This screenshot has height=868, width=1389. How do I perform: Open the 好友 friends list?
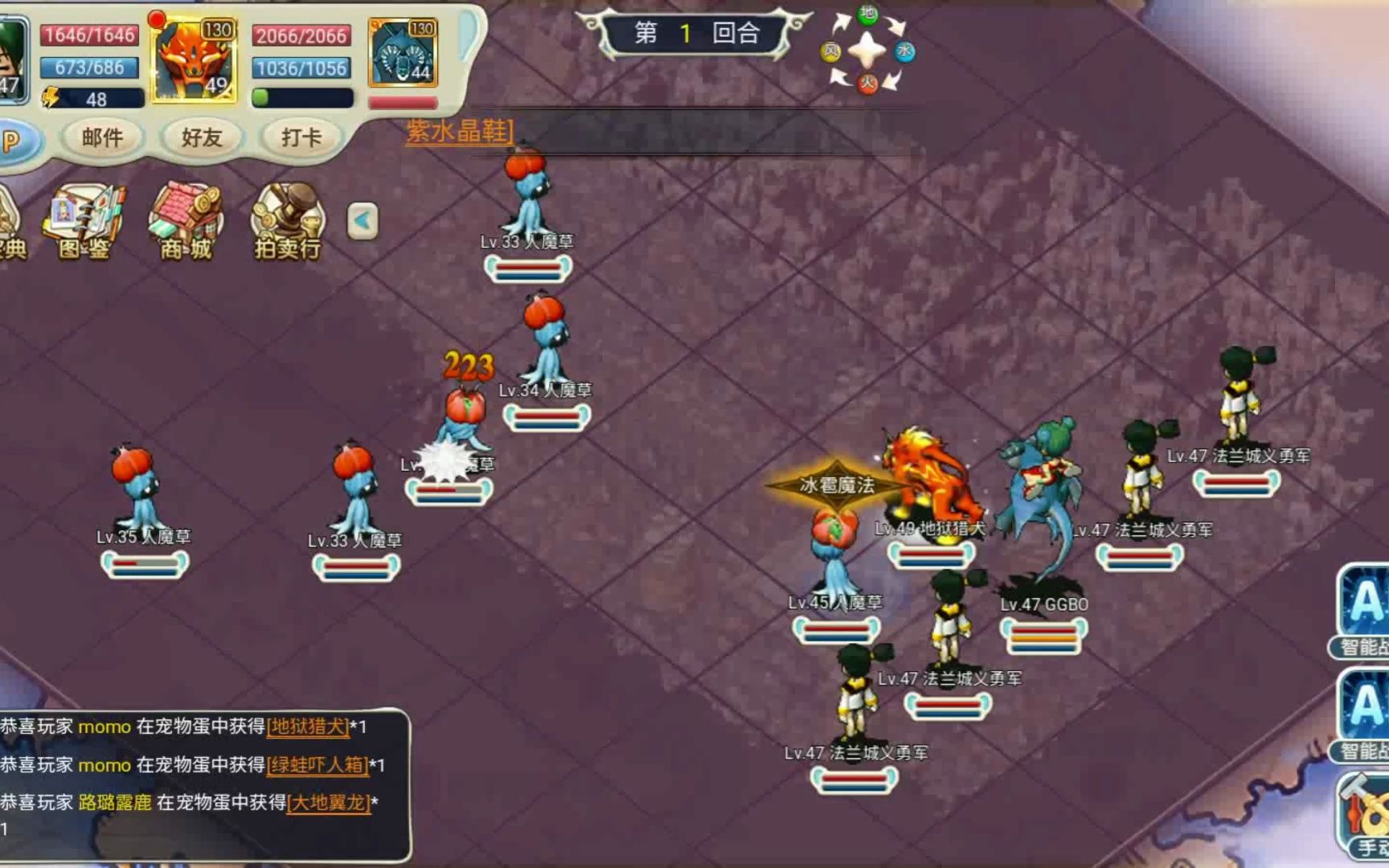201,137
